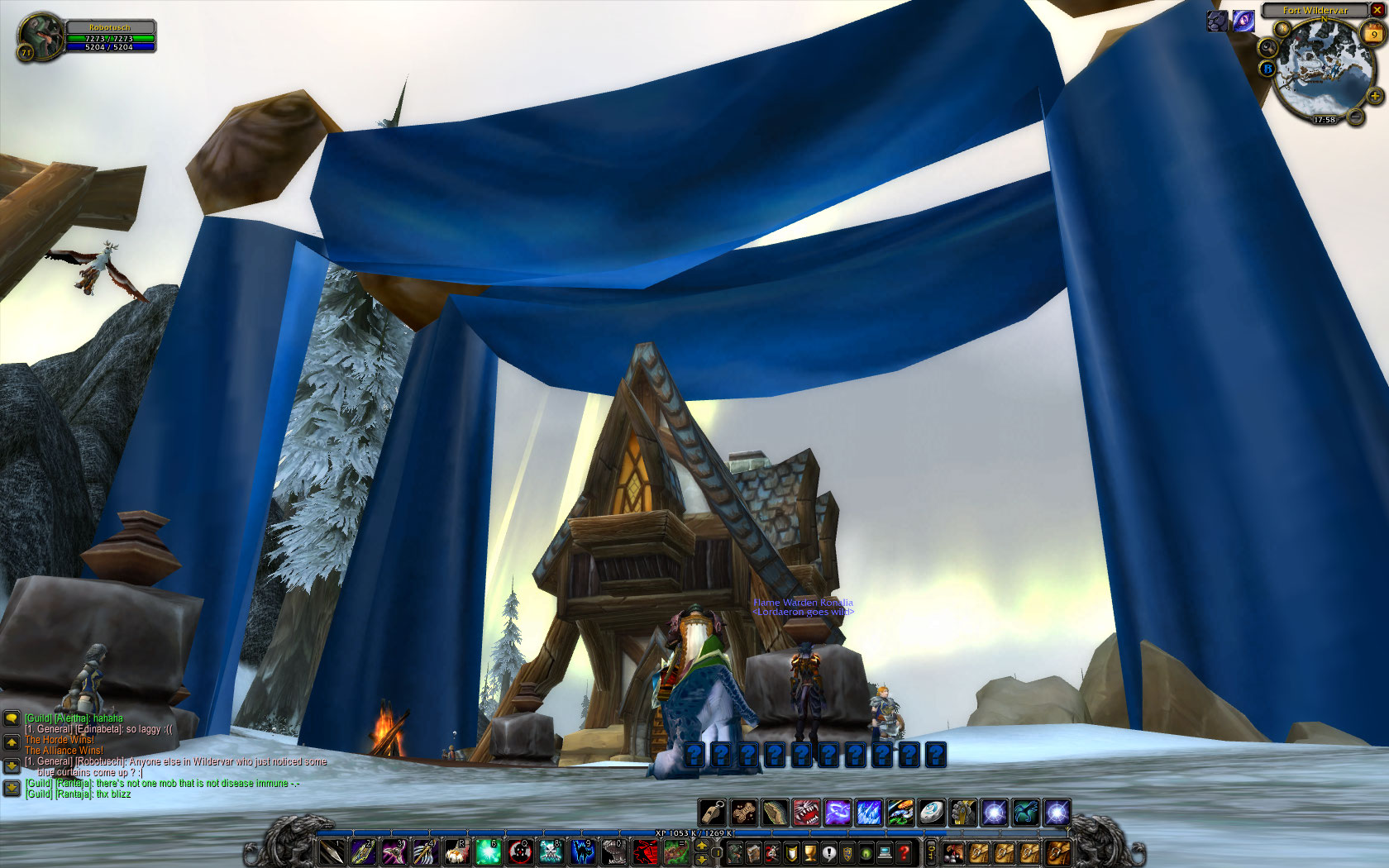The image size is (1389, 868).
Task: Zoom out on the minimap
Action: coord(1356,117)
